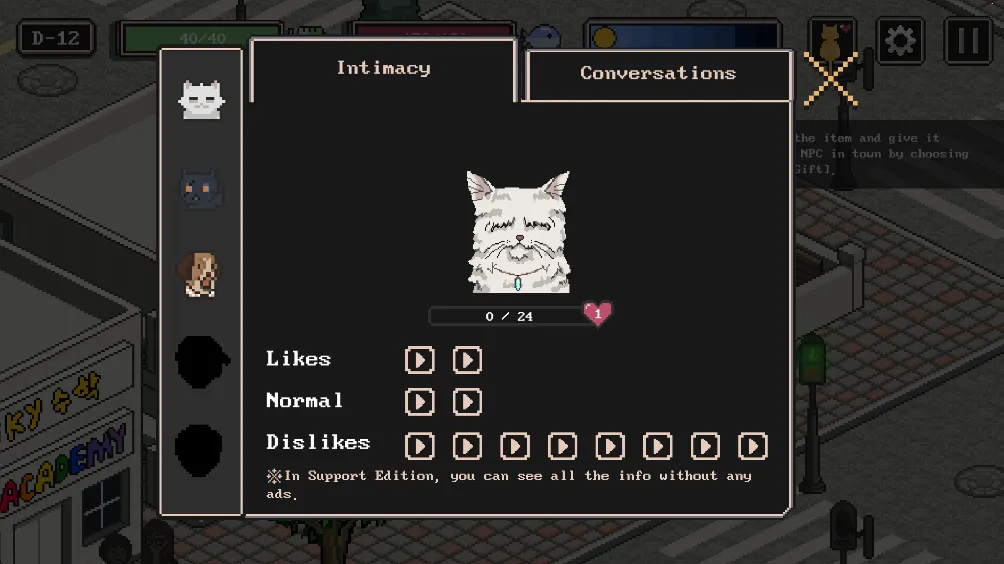Select the dark gray cat portrait

pyautogui.click(x=201, y=188)
